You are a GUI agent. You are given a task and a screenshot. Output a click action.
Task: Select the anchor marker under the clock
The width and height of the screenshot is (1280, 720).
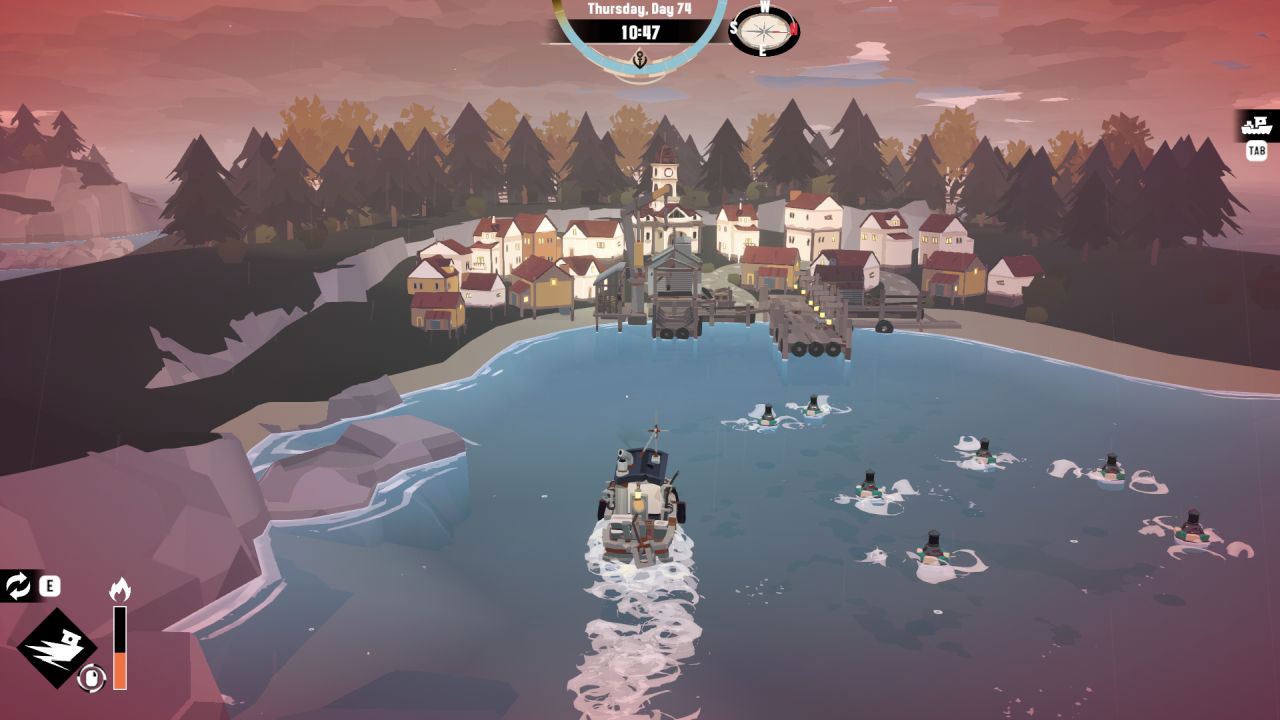(x=640, y=60)
